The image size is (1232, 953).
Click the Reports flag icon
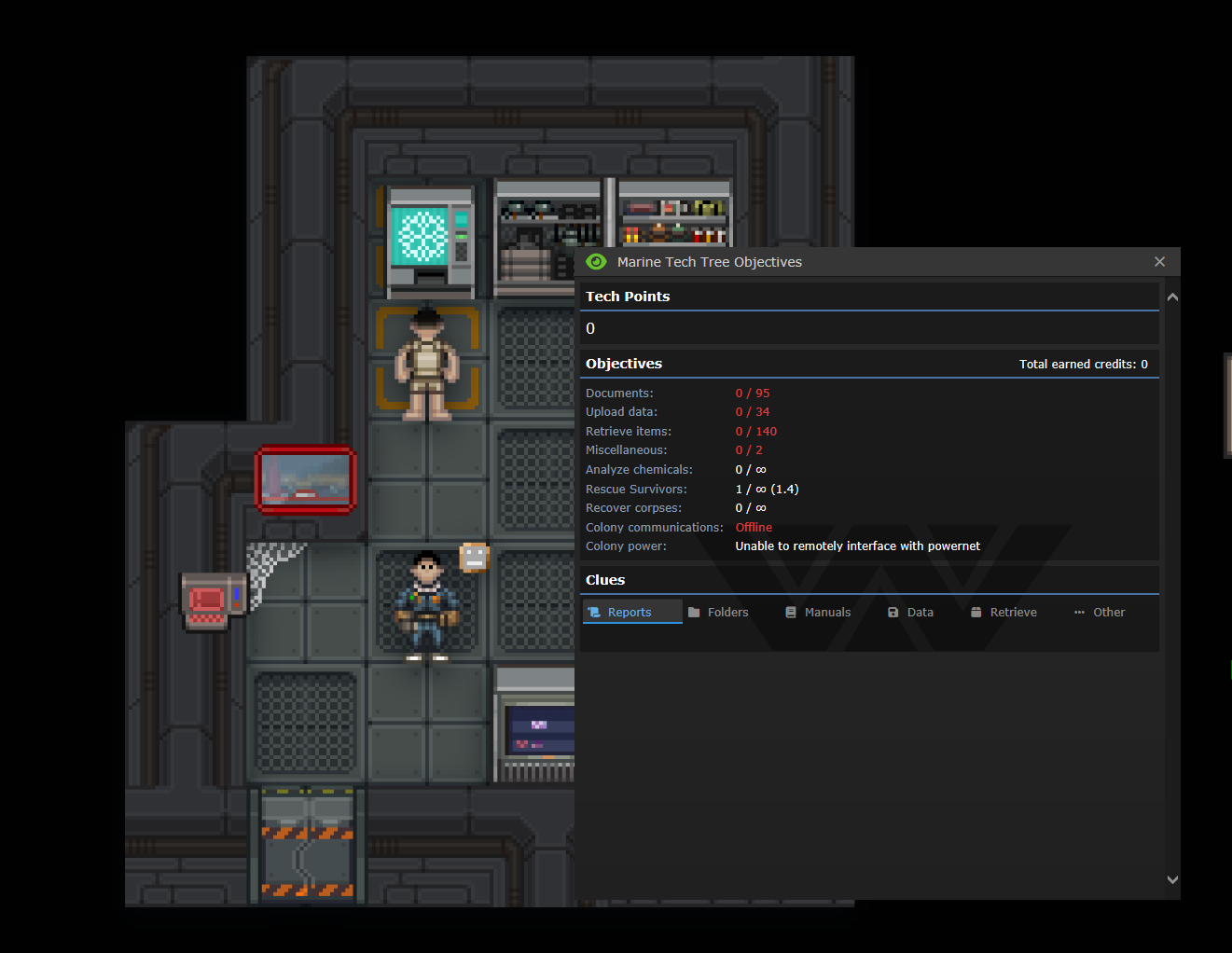595,612
